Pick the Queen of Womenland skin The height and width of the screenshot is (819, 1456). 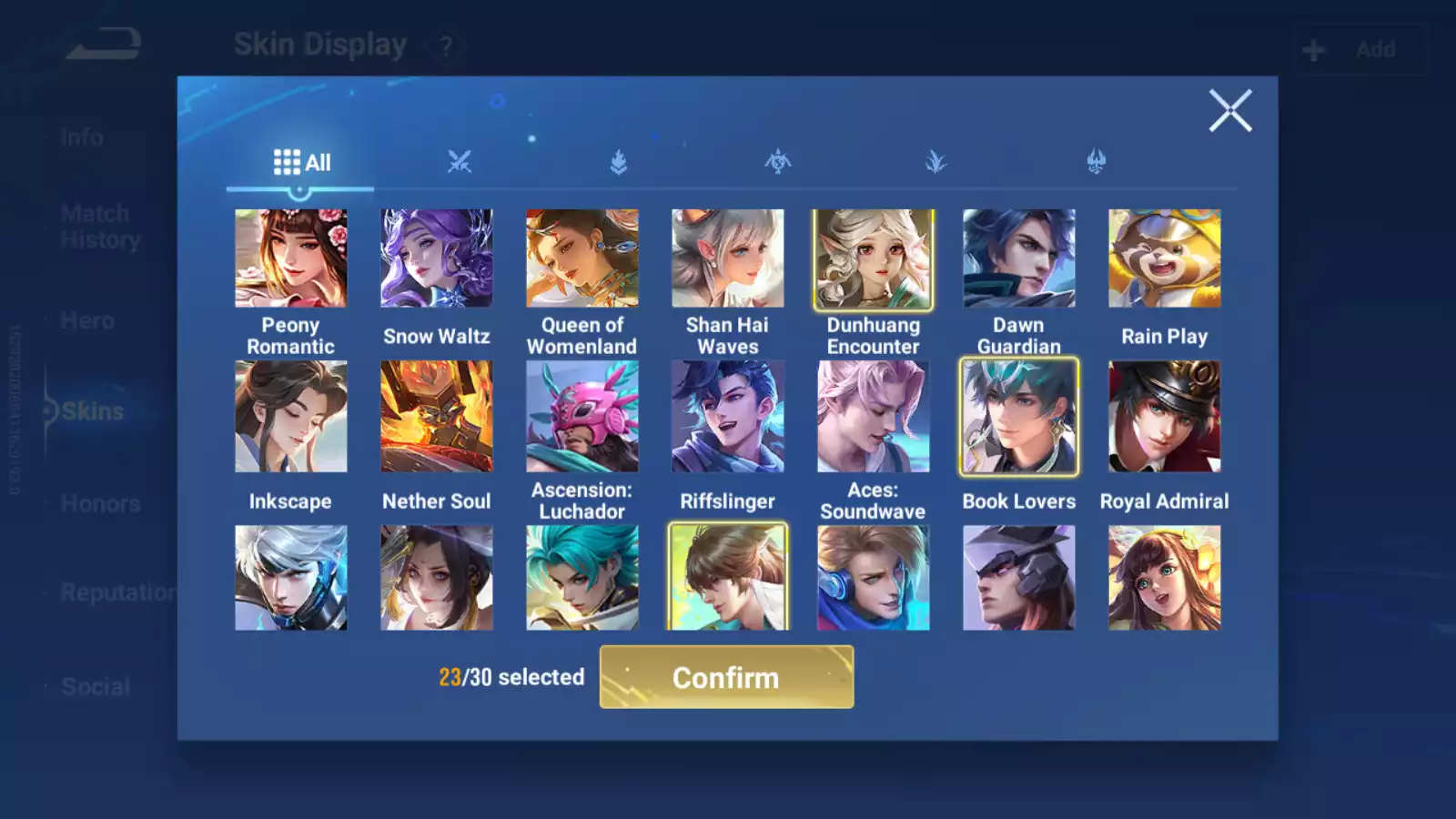pyautogui.click(x=581, y=258)
